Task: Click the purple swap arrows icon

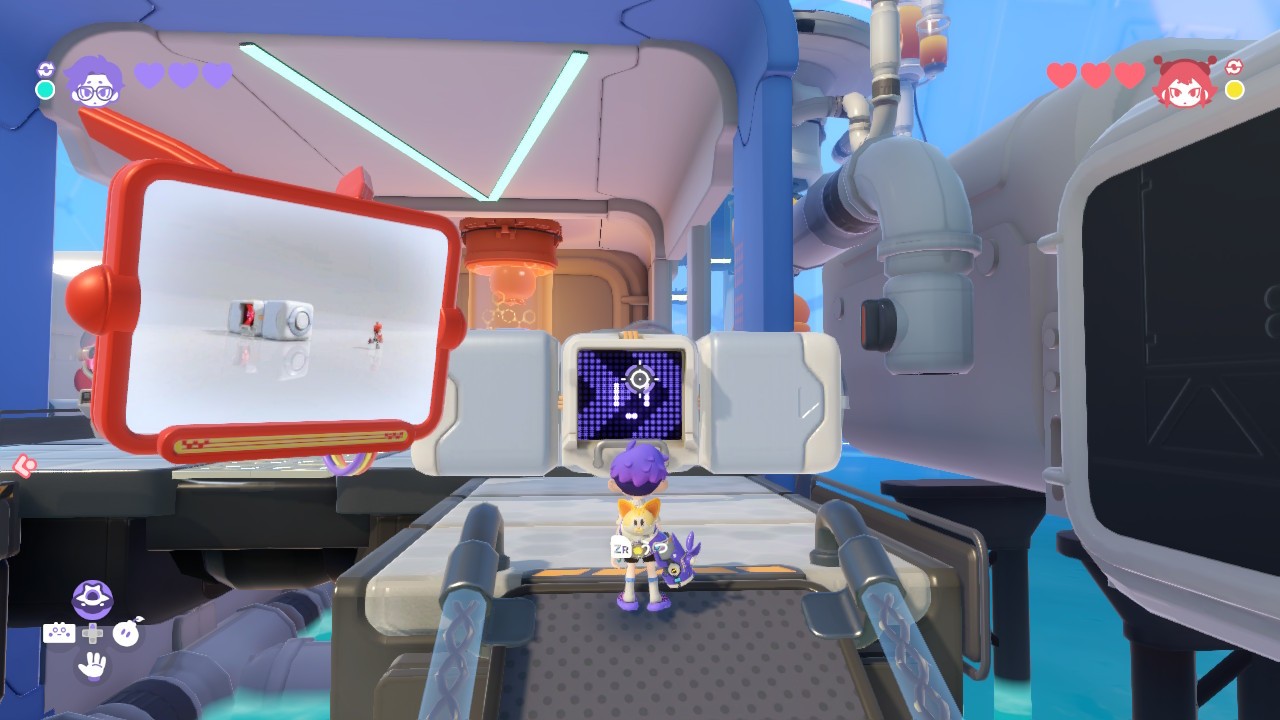Action: [x=45, y=69]
